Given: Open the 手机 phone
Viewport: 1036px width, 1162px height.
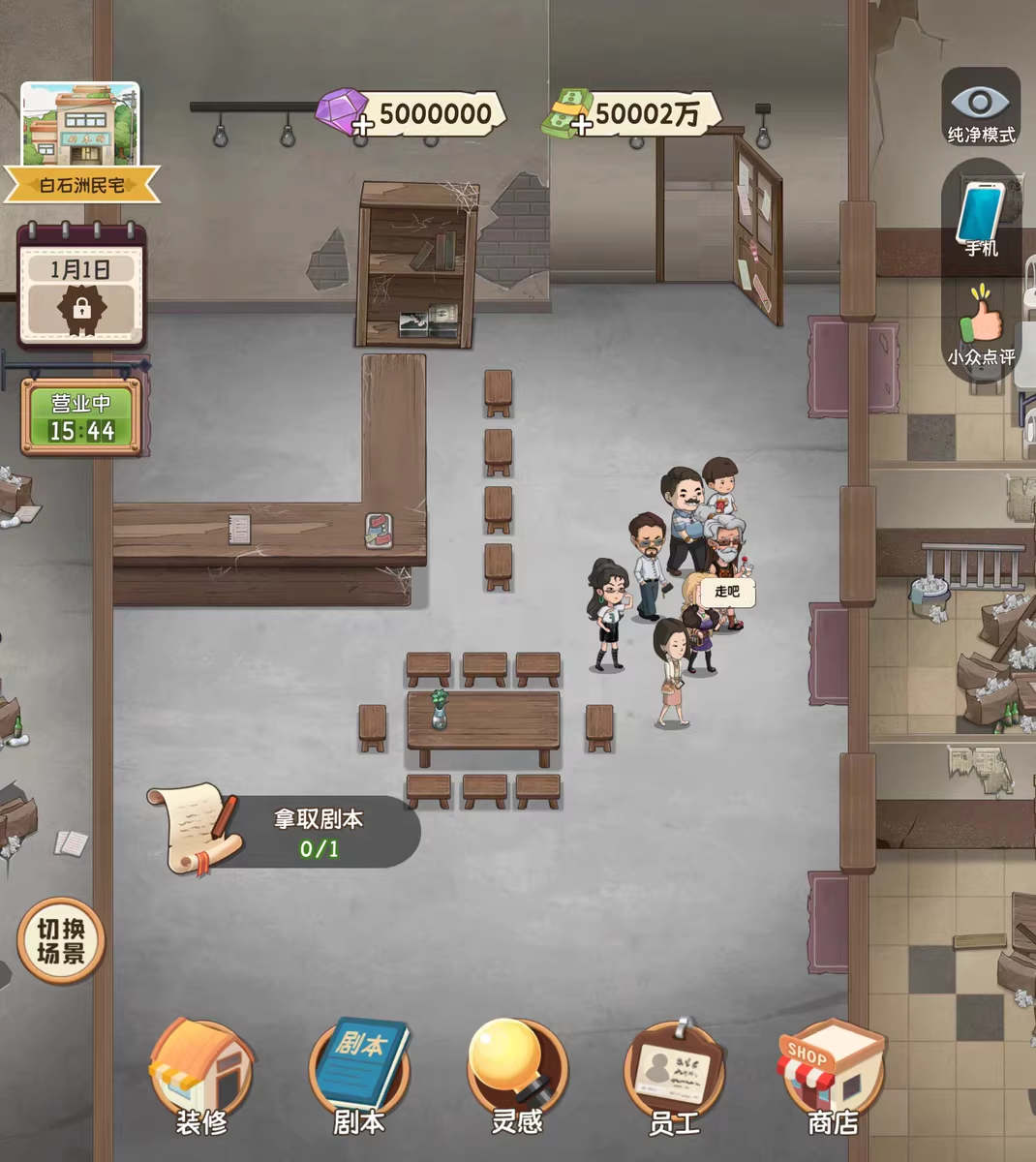Looking at the screenshot, I should click(x=981, y=218).
